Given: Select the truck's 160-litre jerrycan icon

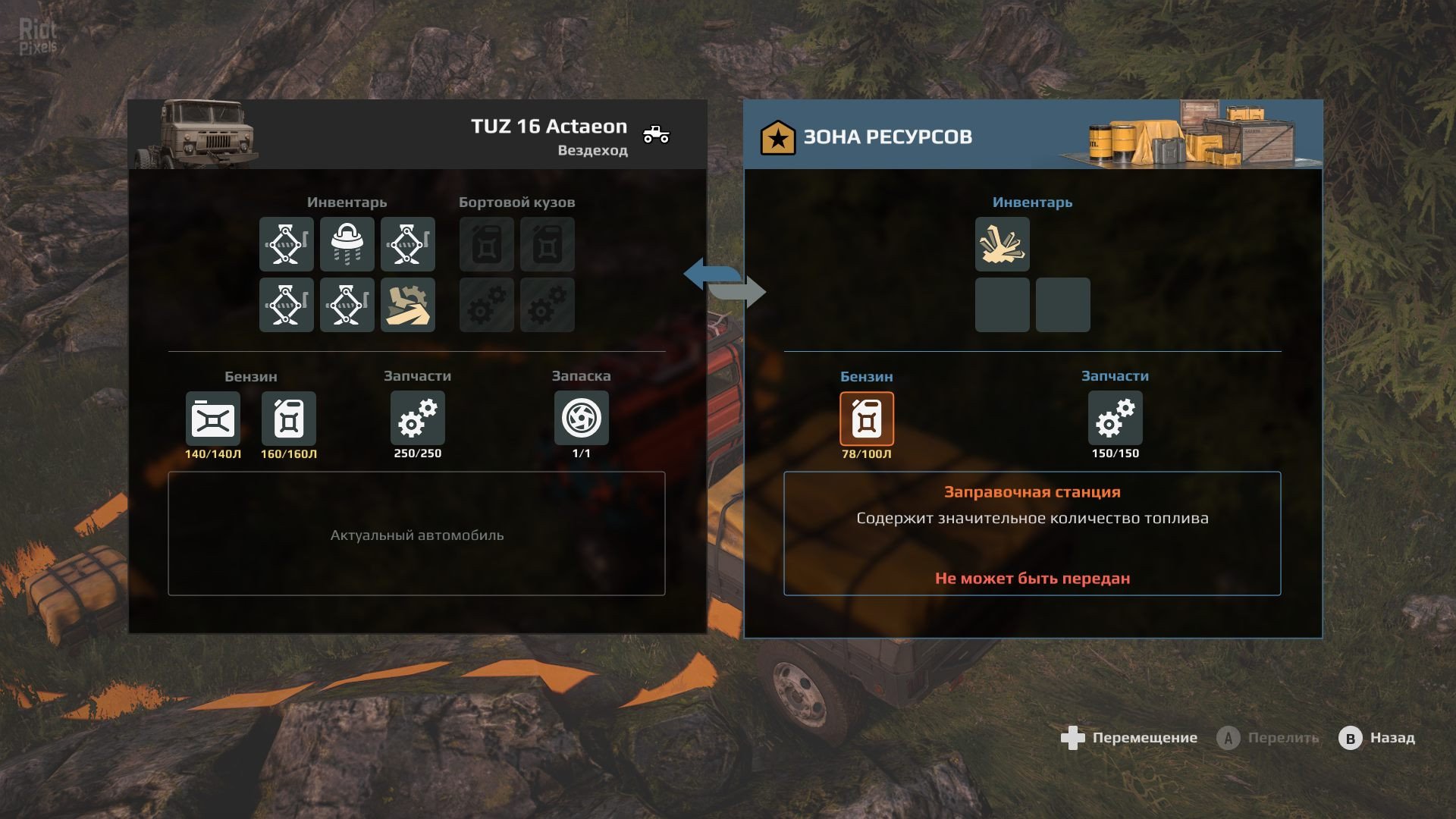Looking at the screenshot, I should (x=289, y=419).
